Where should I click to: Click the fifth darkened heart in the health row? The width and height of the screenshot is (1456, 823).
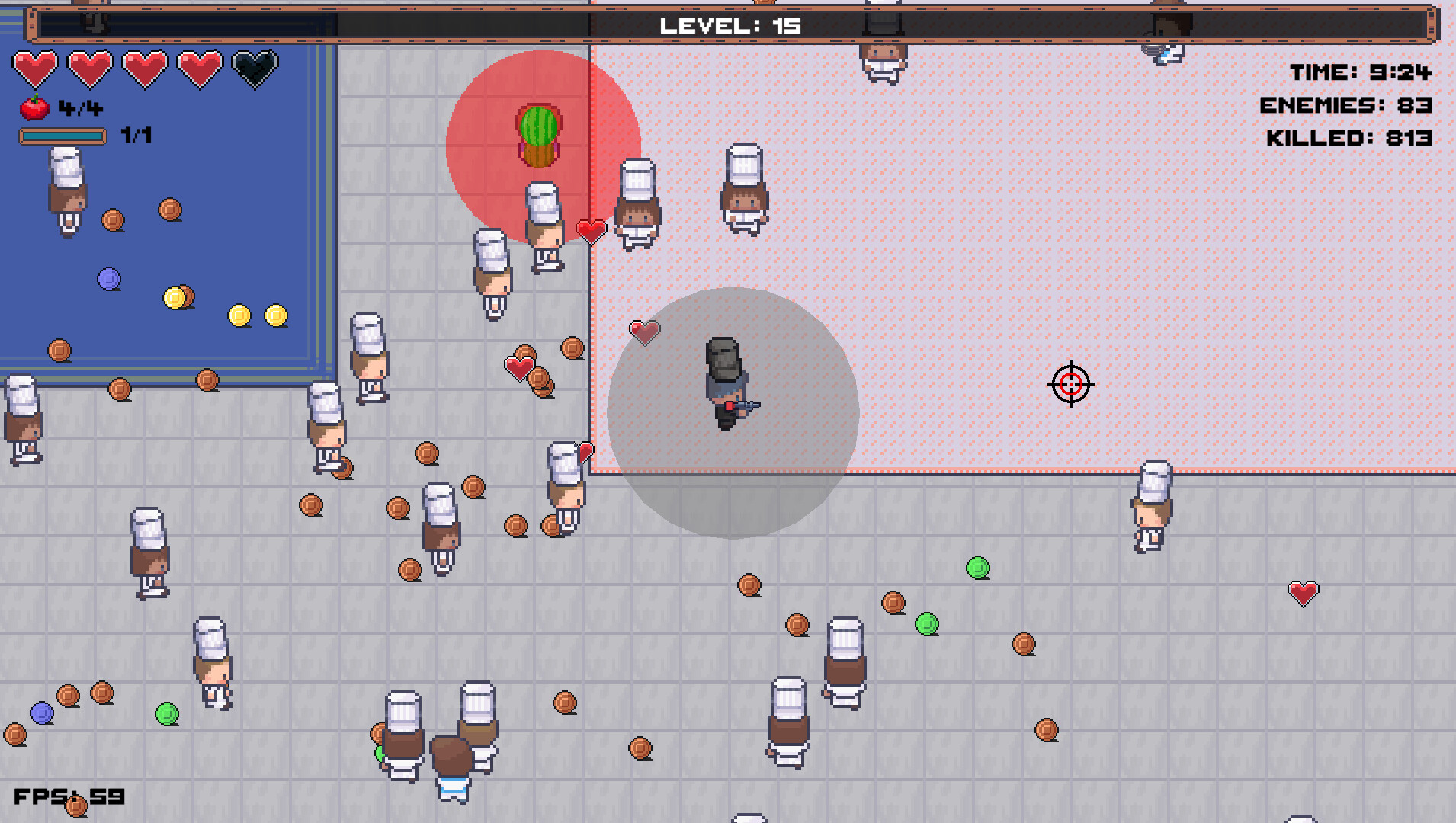pos(252,67)
